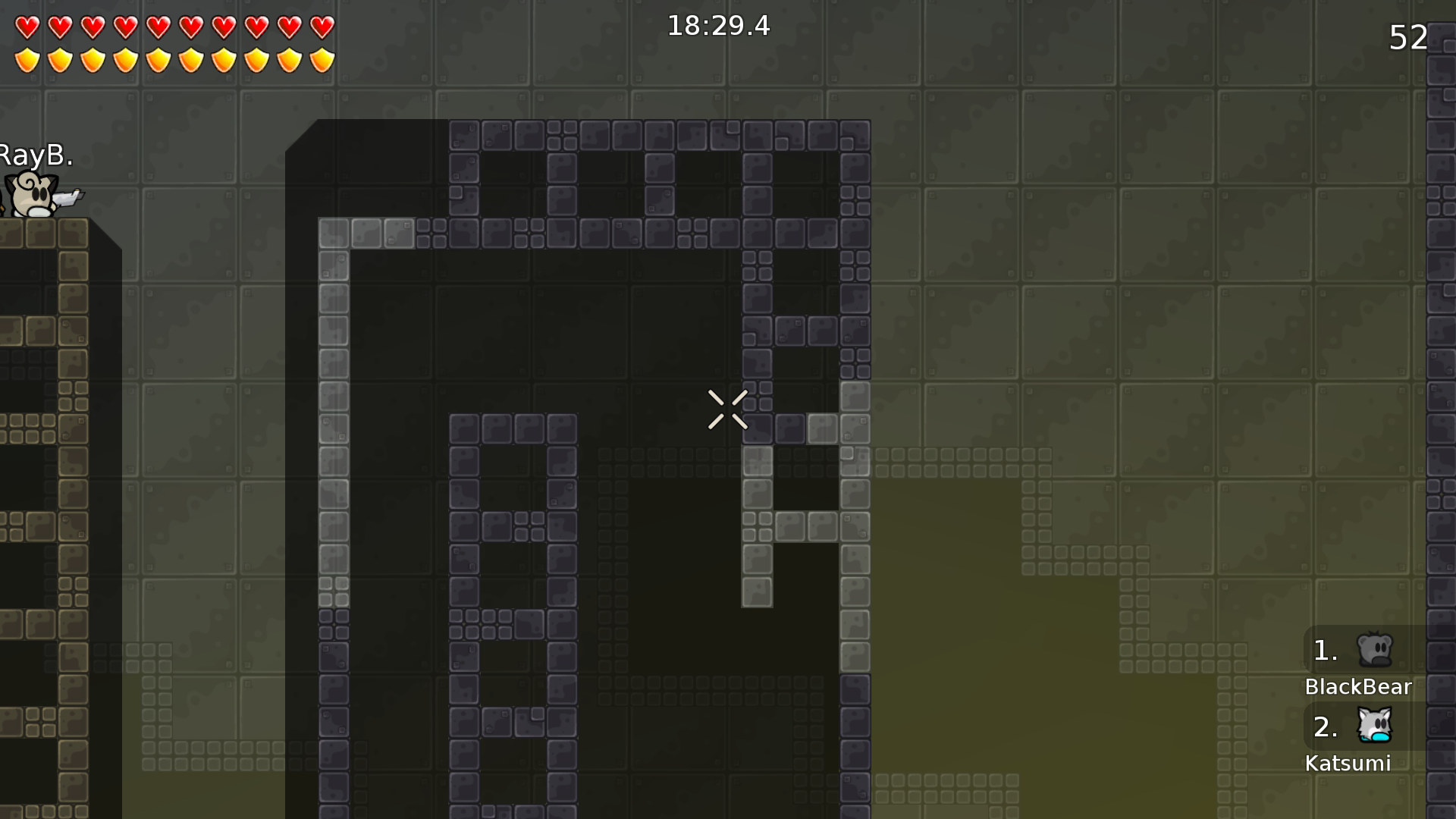Select the Katsumi name on the leaderboard
Screen dimensions: 1456x819
1348,764
